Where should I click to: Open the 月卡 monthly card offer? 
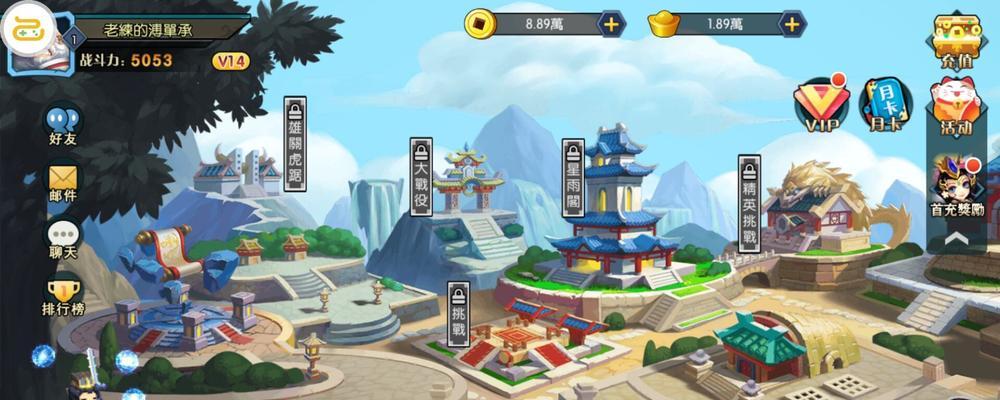click(884, 104)
